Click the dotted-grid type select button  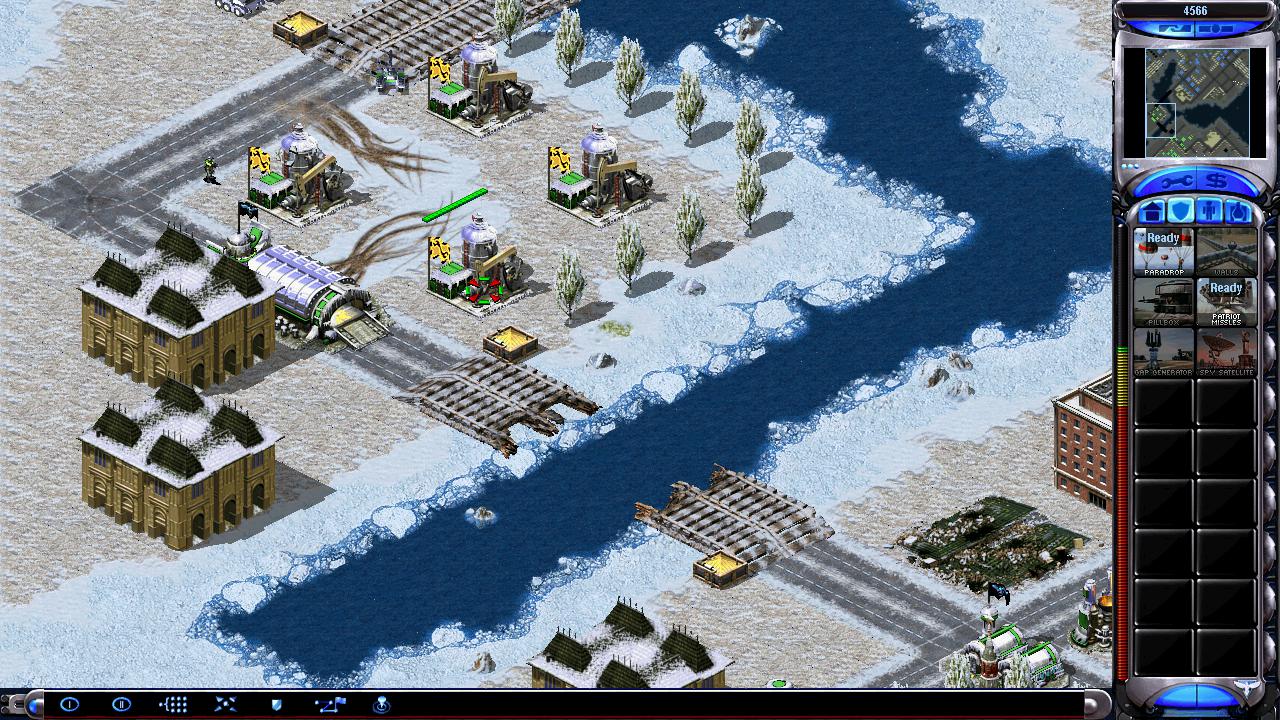click(173, 705)
